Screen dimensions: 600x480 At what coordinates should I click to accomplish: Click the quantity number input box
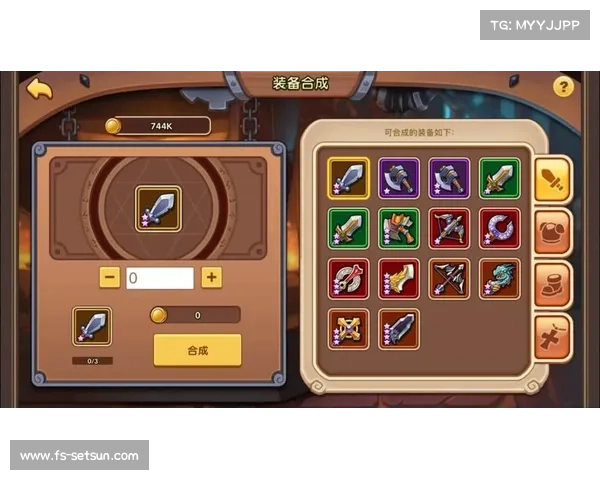(160, 278)
